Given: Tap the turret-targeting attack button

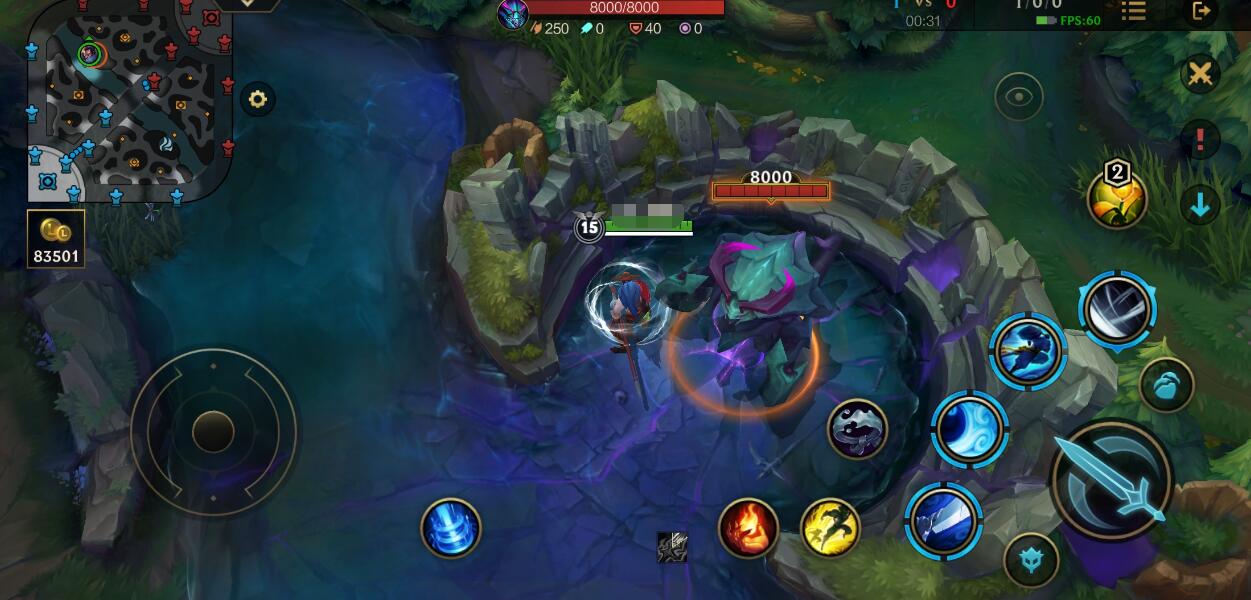Looking at the screenshot, I should pos(1031,558).
